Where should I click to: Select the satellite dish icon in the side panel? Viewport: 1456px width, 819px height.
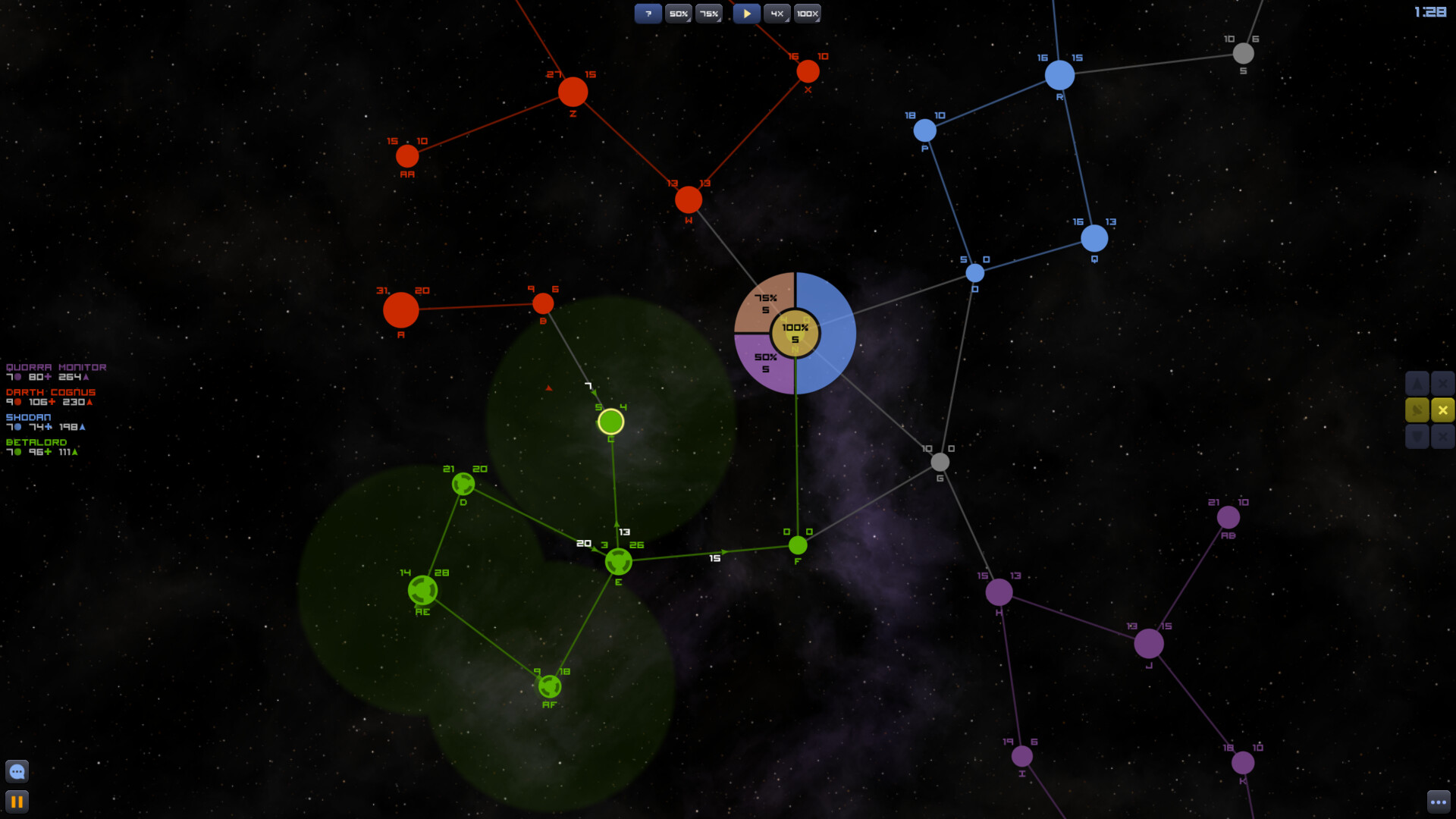tap(1417, 409)
